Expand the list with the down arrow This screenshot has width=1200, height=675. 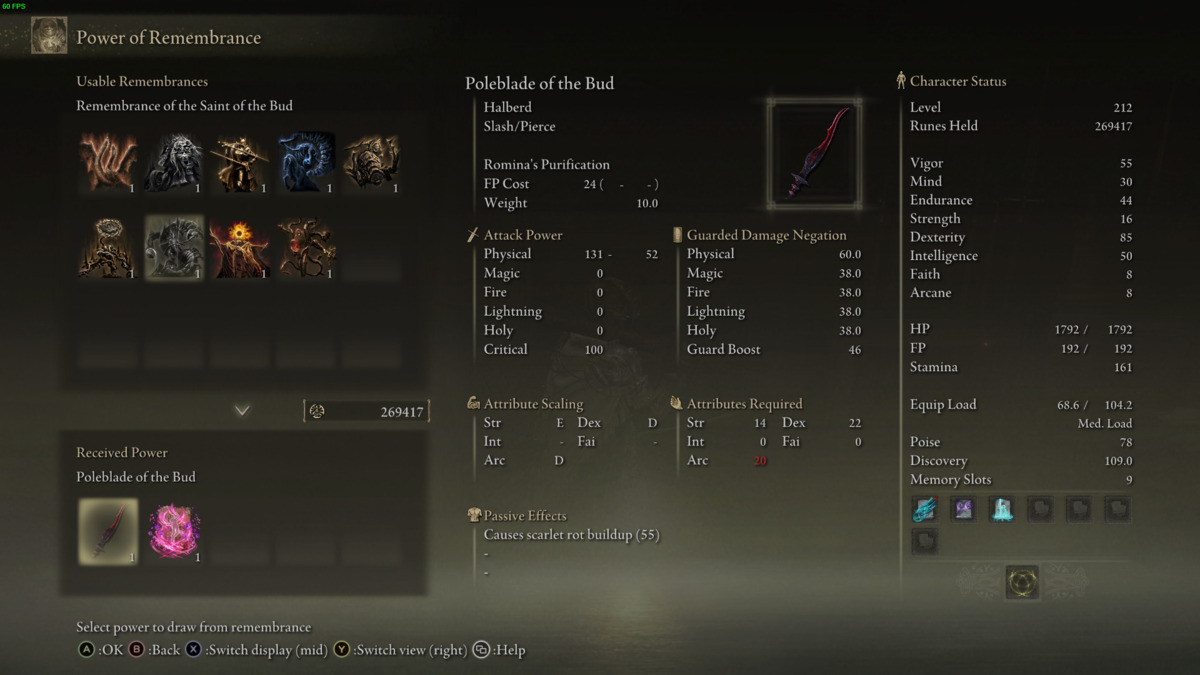(242, 410)
